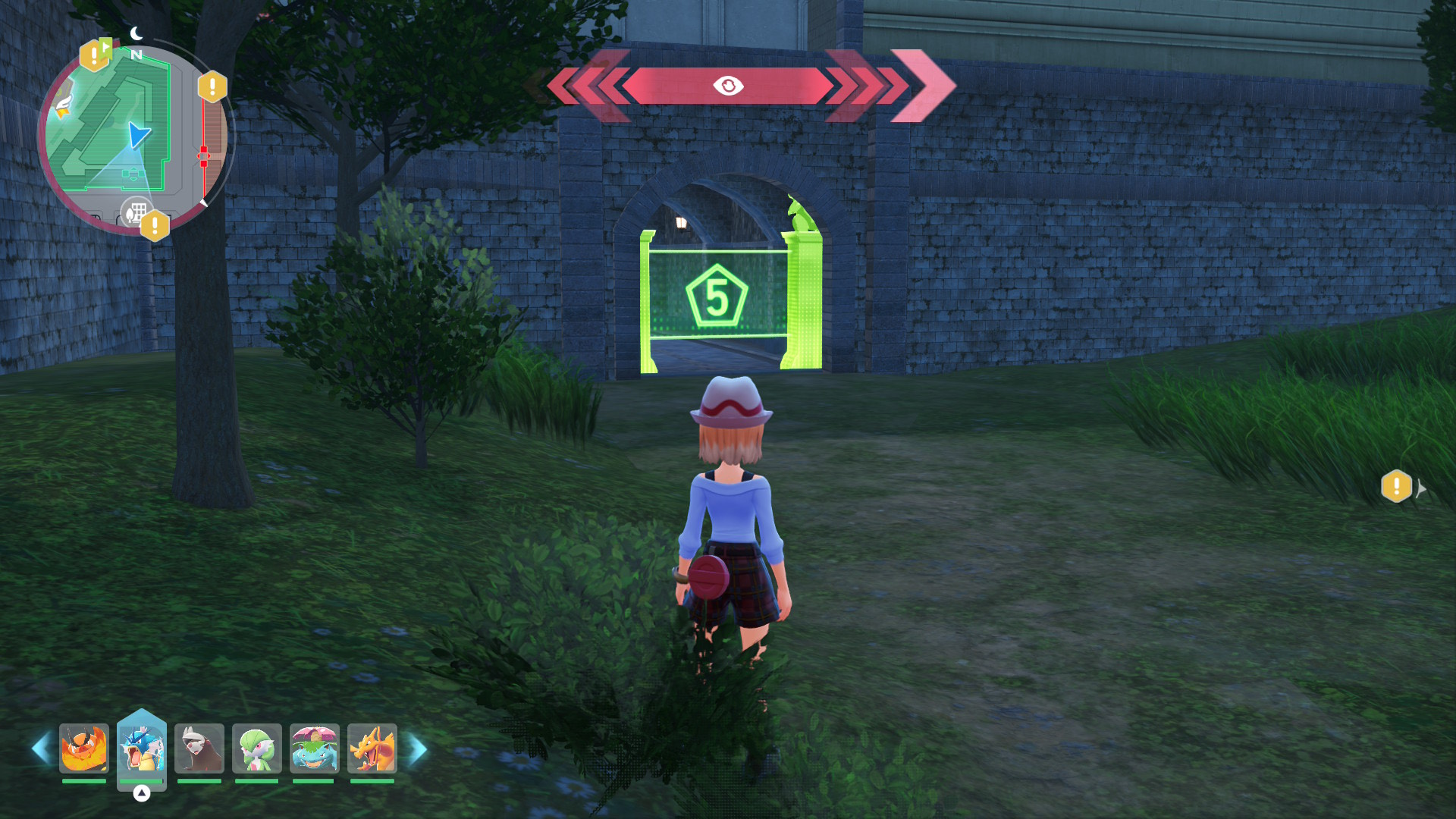Click the winged fast-travel icon on the minimap
1456x819 pixels.
pyautogui.click(x=62, y=107)
